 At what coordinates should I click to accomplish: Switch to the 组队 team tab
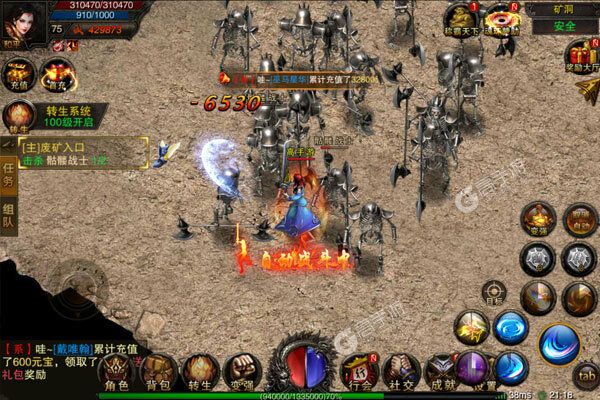(x=9, y=217)
